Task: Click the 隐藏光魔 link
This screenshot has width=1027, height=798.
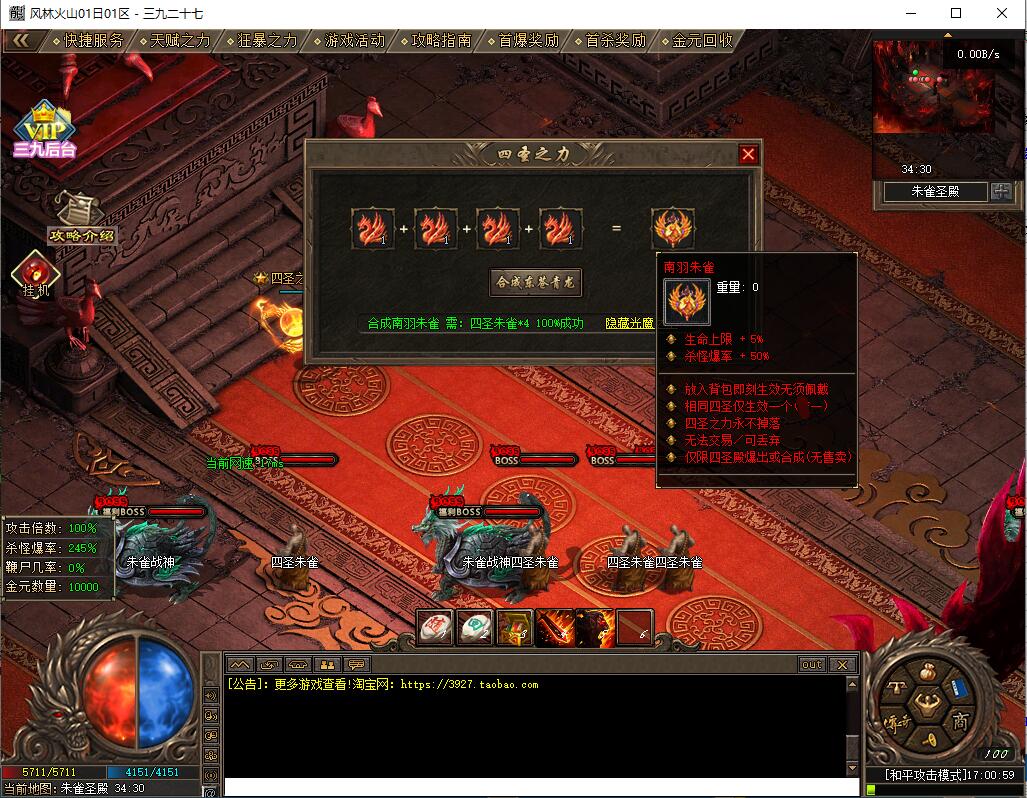Action: [629, 323]
